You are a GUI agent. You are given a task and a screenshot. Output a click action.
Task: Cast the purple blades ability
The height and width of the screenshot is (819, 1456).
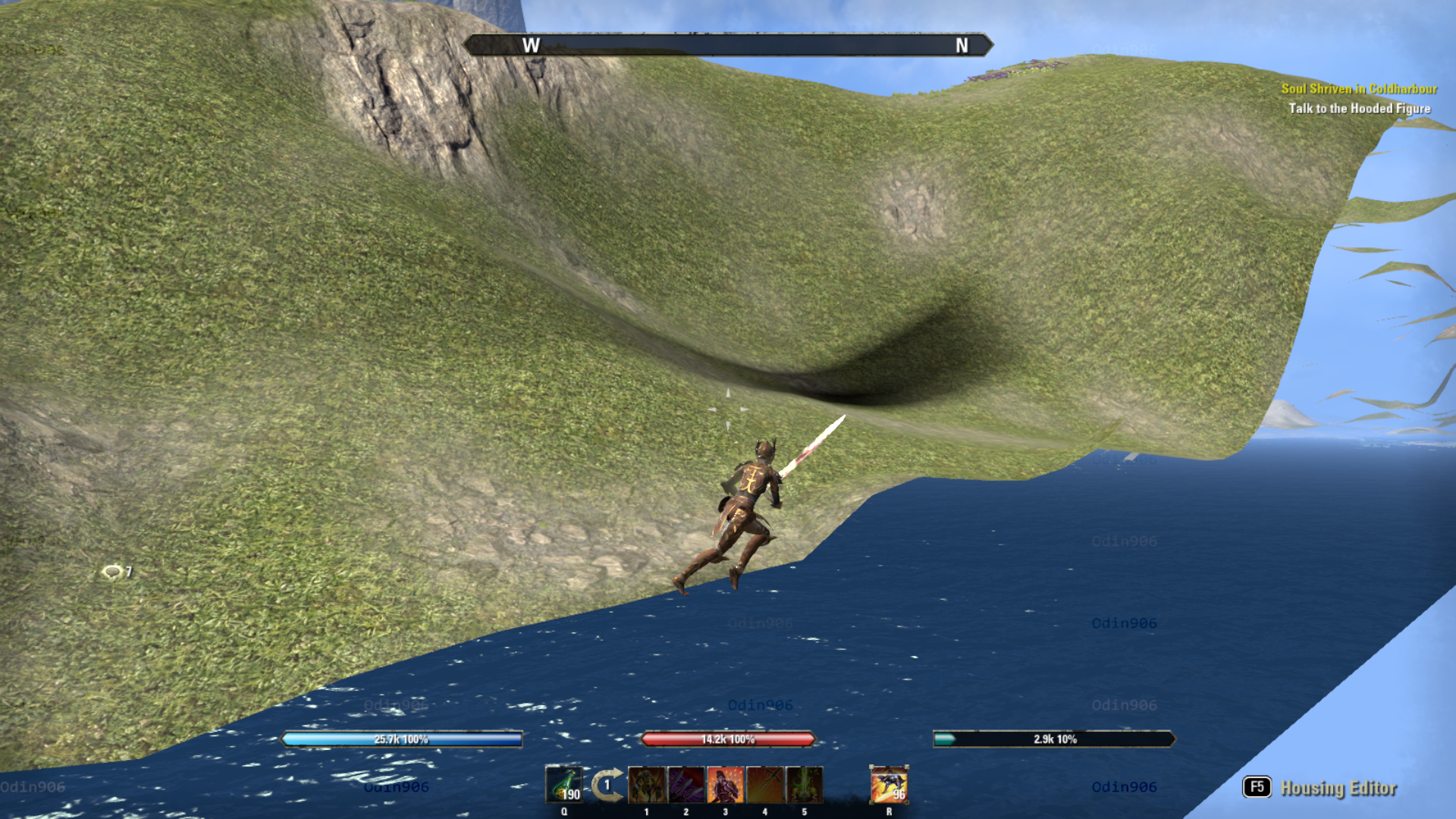[686, 785]
